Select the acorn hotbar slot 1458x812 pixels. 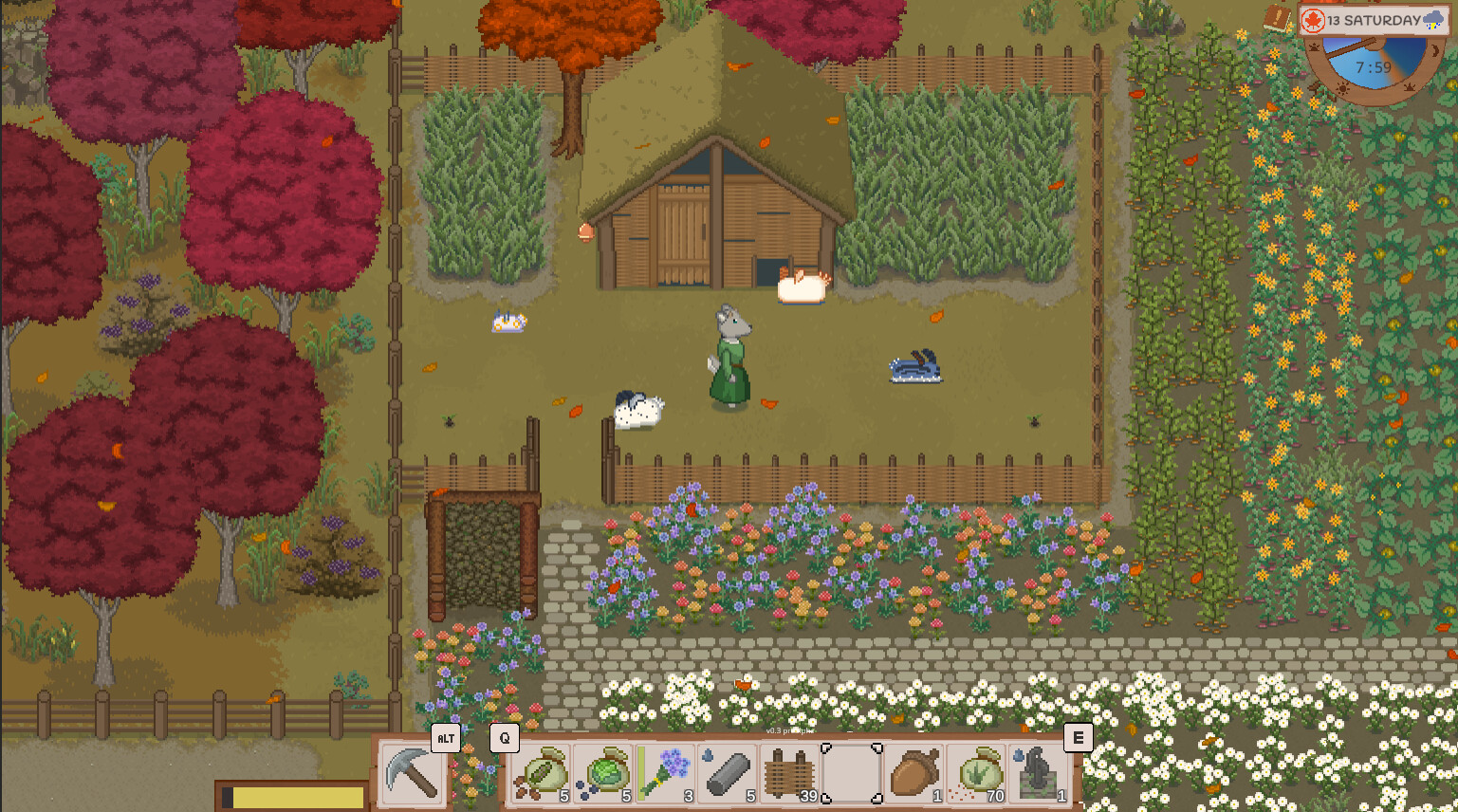[x=914, y=773]
